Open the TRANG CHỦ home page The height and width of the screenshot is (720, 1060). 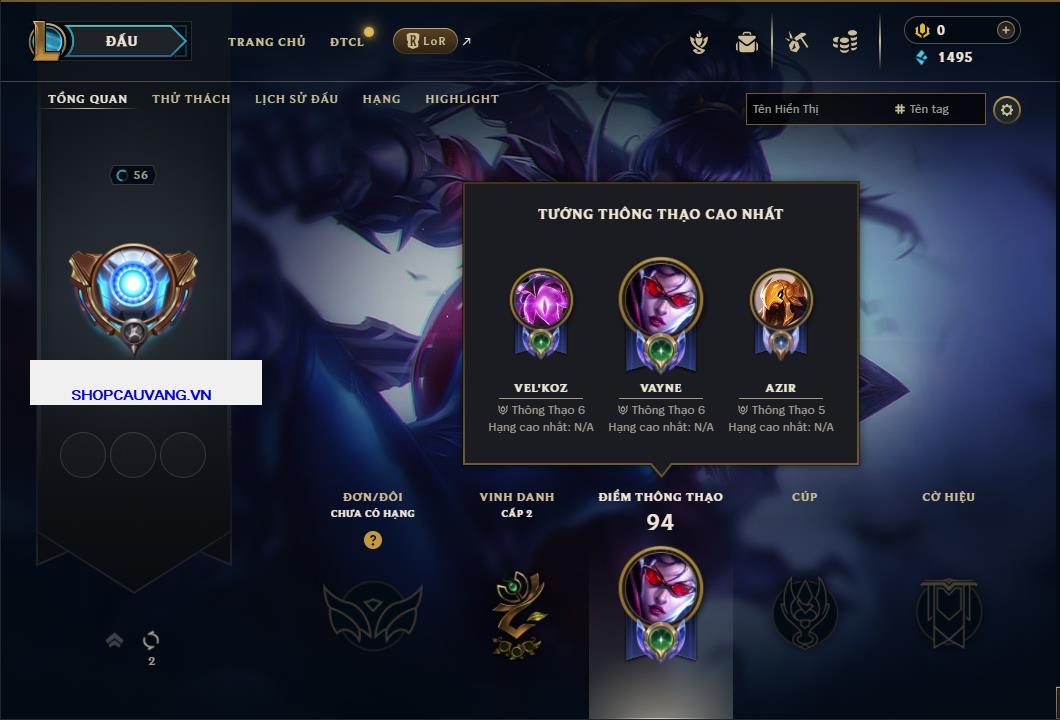(x=266, y=42)
